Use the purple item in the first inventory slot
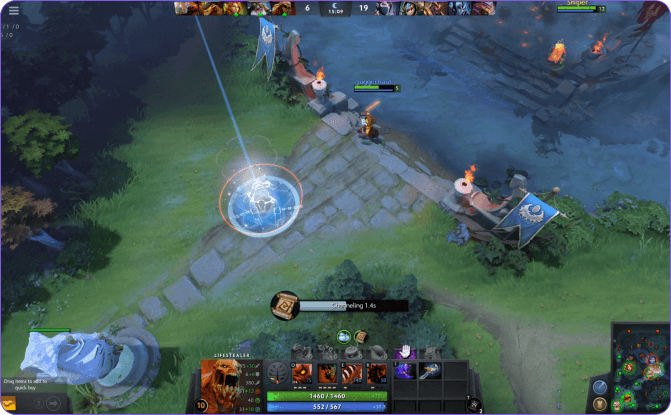Image resolution: width=671 pixels, height=415 pixels. (406, 371)
